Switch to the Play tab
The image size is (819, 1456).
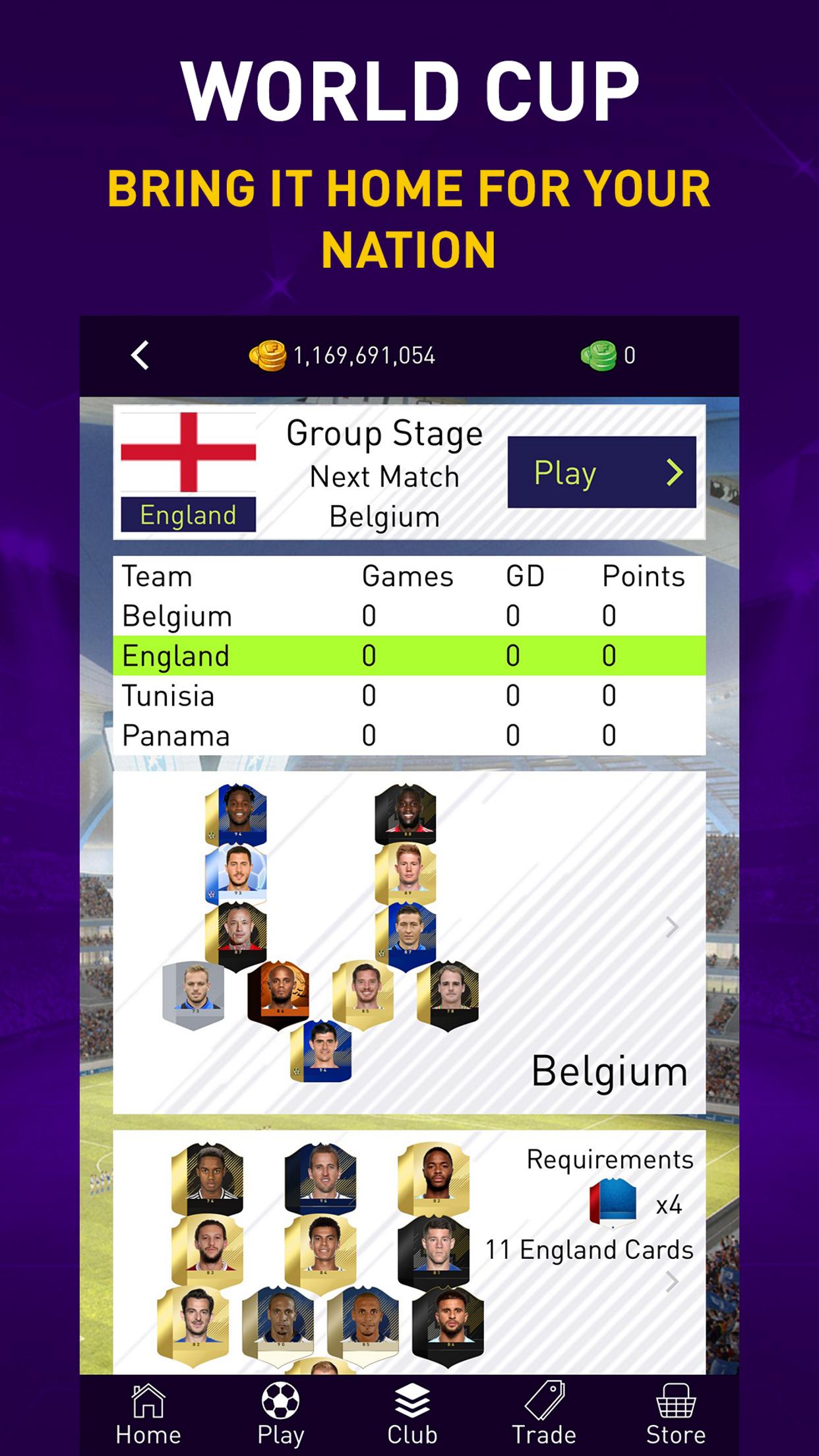[280, 1415]
